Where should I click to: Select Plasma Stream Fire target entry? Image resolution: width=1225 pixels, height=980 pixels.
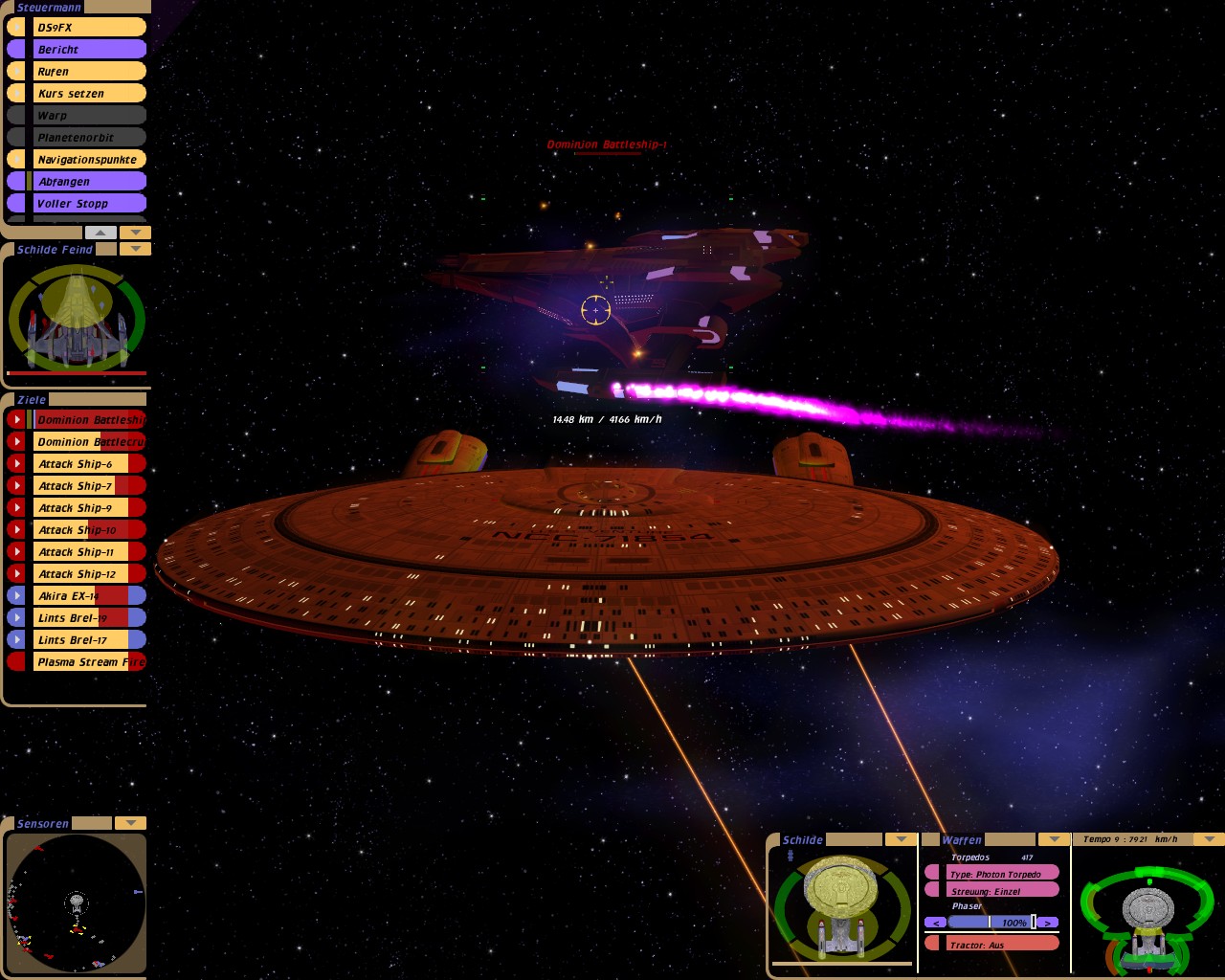tap(88, 662)
